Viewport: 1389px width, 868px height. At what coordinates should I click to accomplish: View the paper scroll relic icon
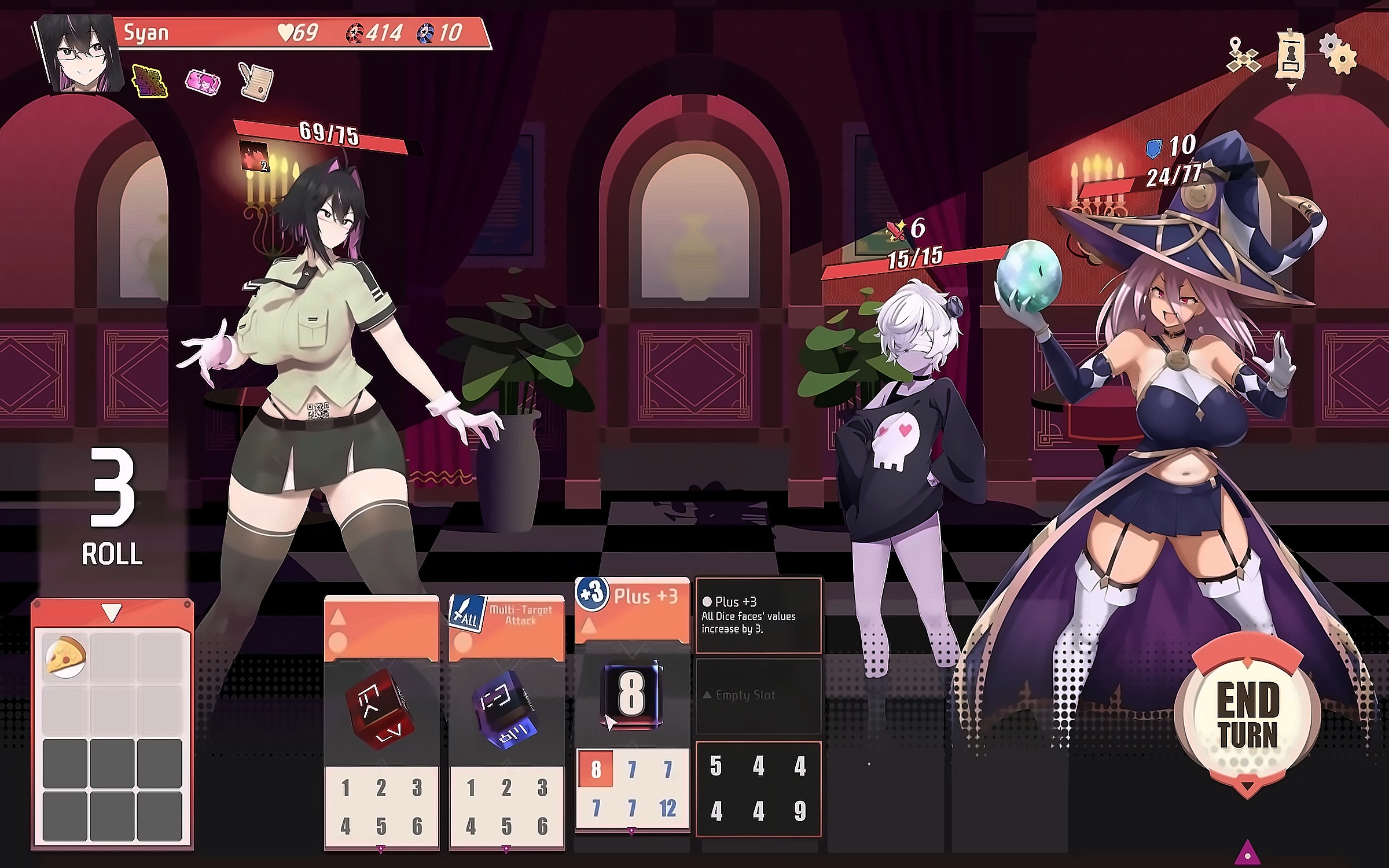[256, 82]
